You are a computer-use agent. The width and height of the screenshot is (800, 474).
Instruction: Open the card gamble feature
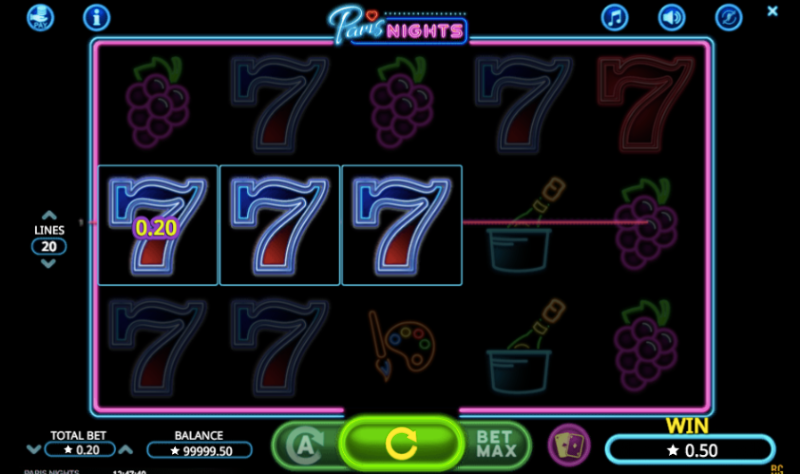pos(567,443)
